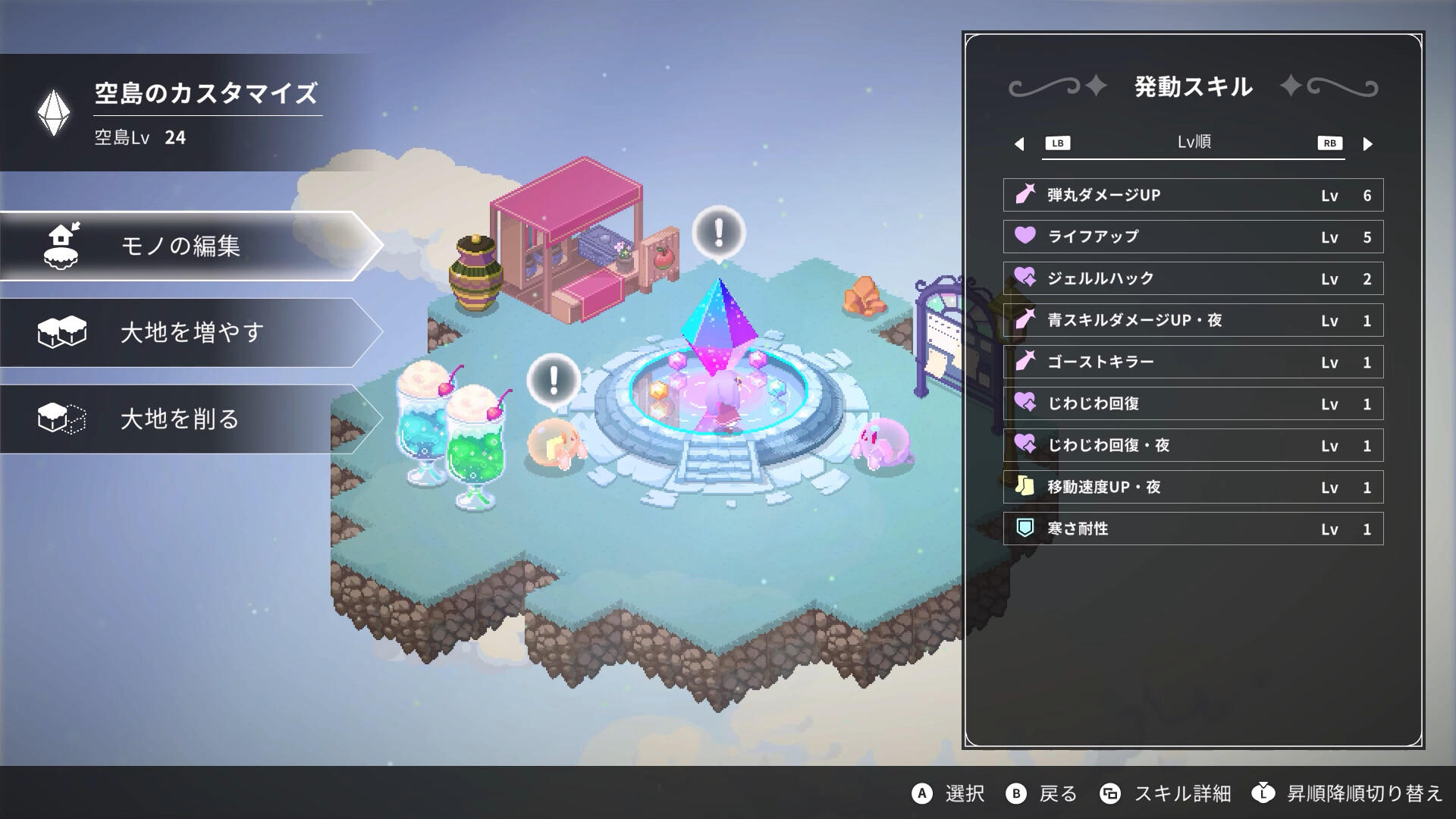Click the left arrow beside the LB button
The height and width of the screenshot is (819, 1456).
point(1018,143)
